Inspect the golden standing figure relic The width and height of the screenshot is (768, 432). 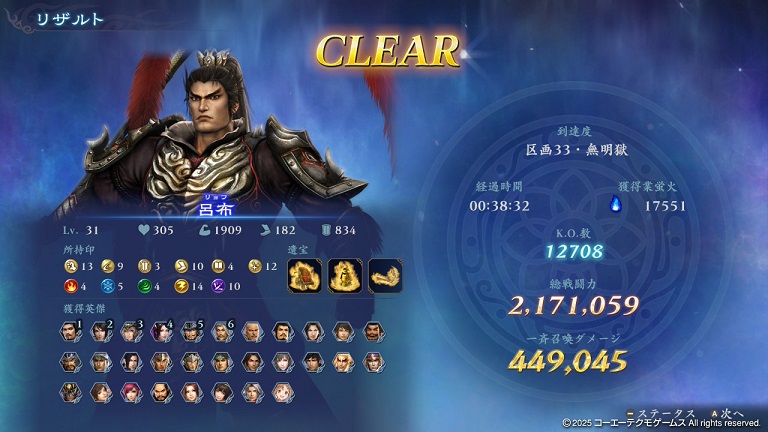[343, 276]
